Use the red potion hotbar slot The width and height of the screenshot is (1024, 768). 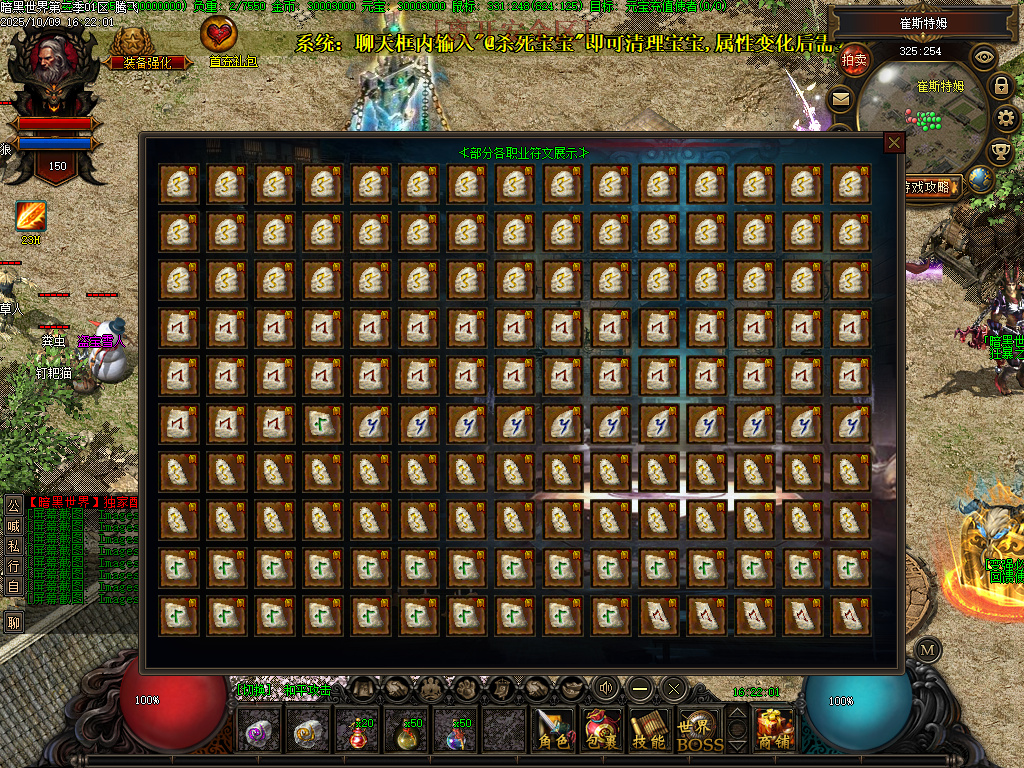[358, 733]
